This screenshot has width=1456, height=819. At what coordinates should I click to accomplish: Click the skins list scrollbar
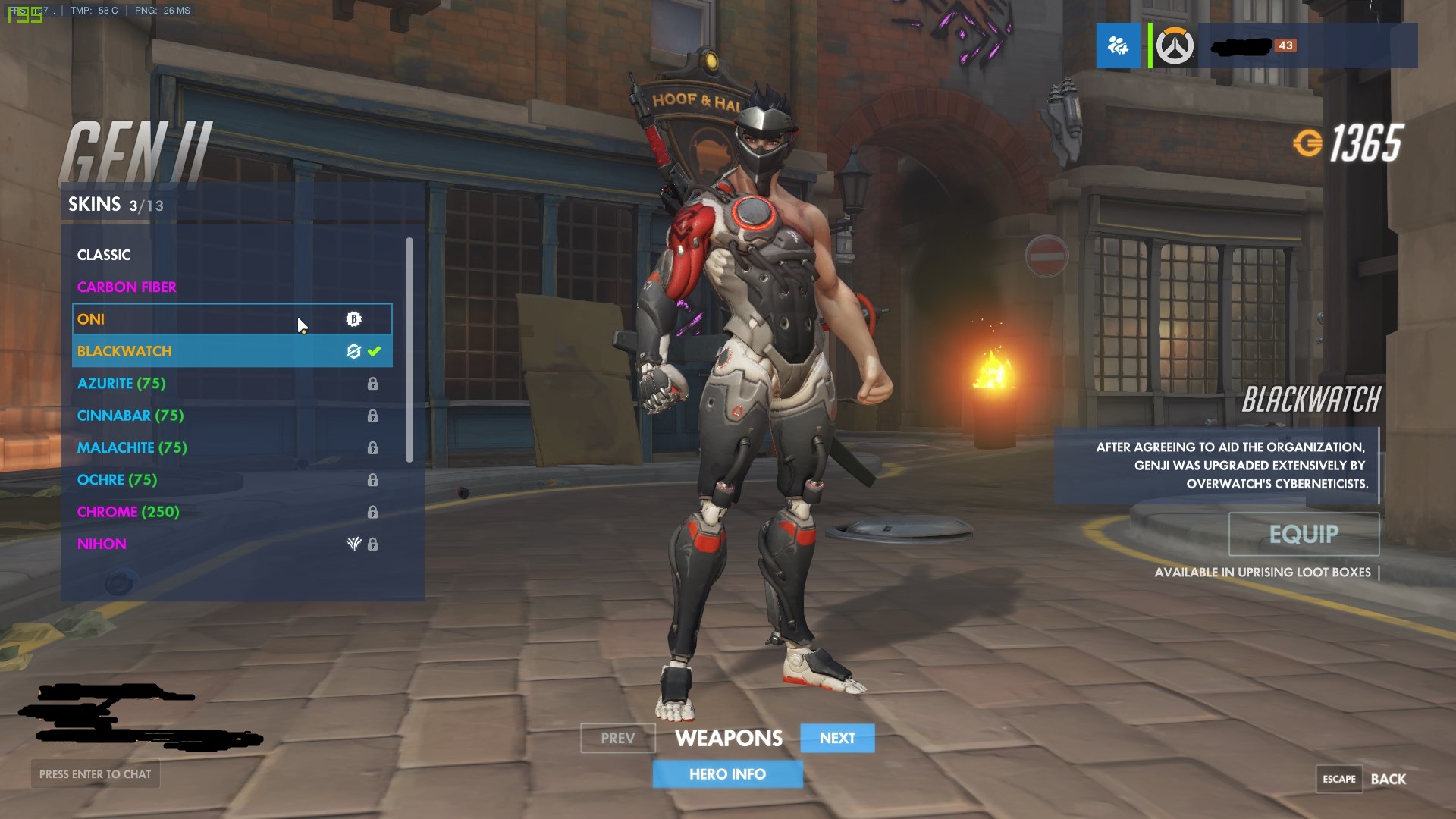point(409,349)
